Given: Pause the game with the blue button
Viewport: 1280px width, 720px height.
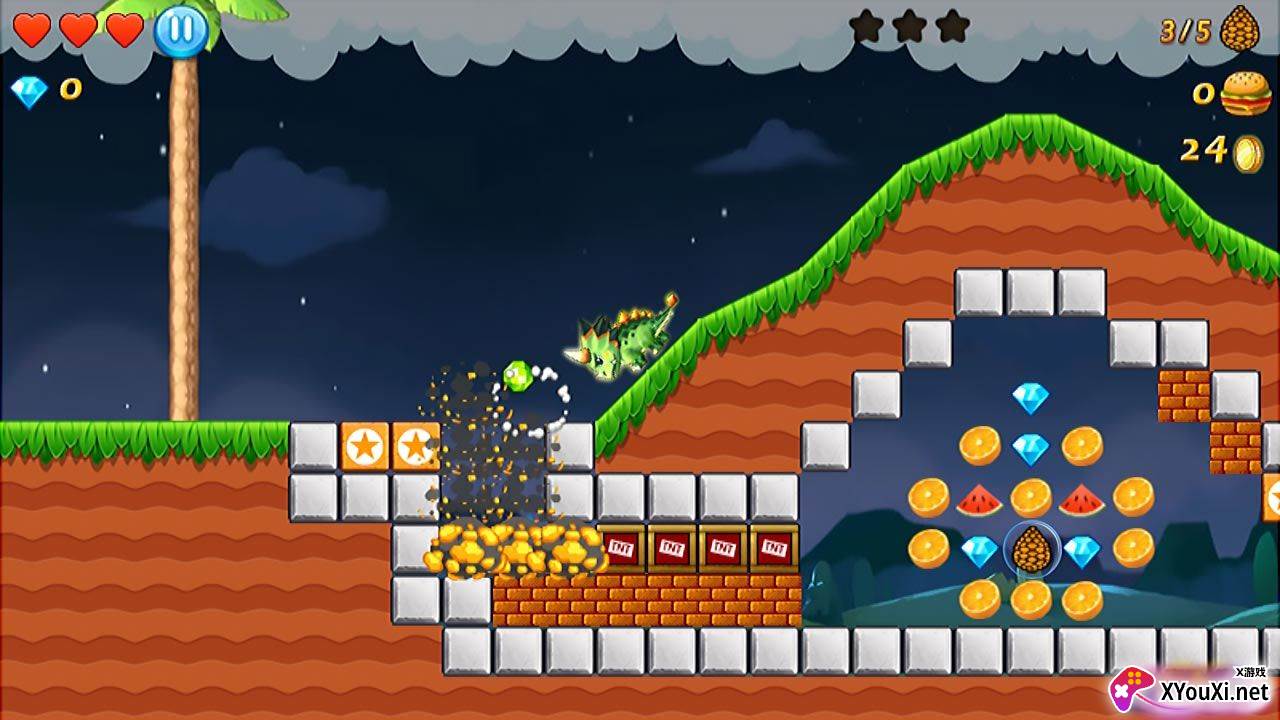Looking at the screenshot, I should [x=181, y=30].
